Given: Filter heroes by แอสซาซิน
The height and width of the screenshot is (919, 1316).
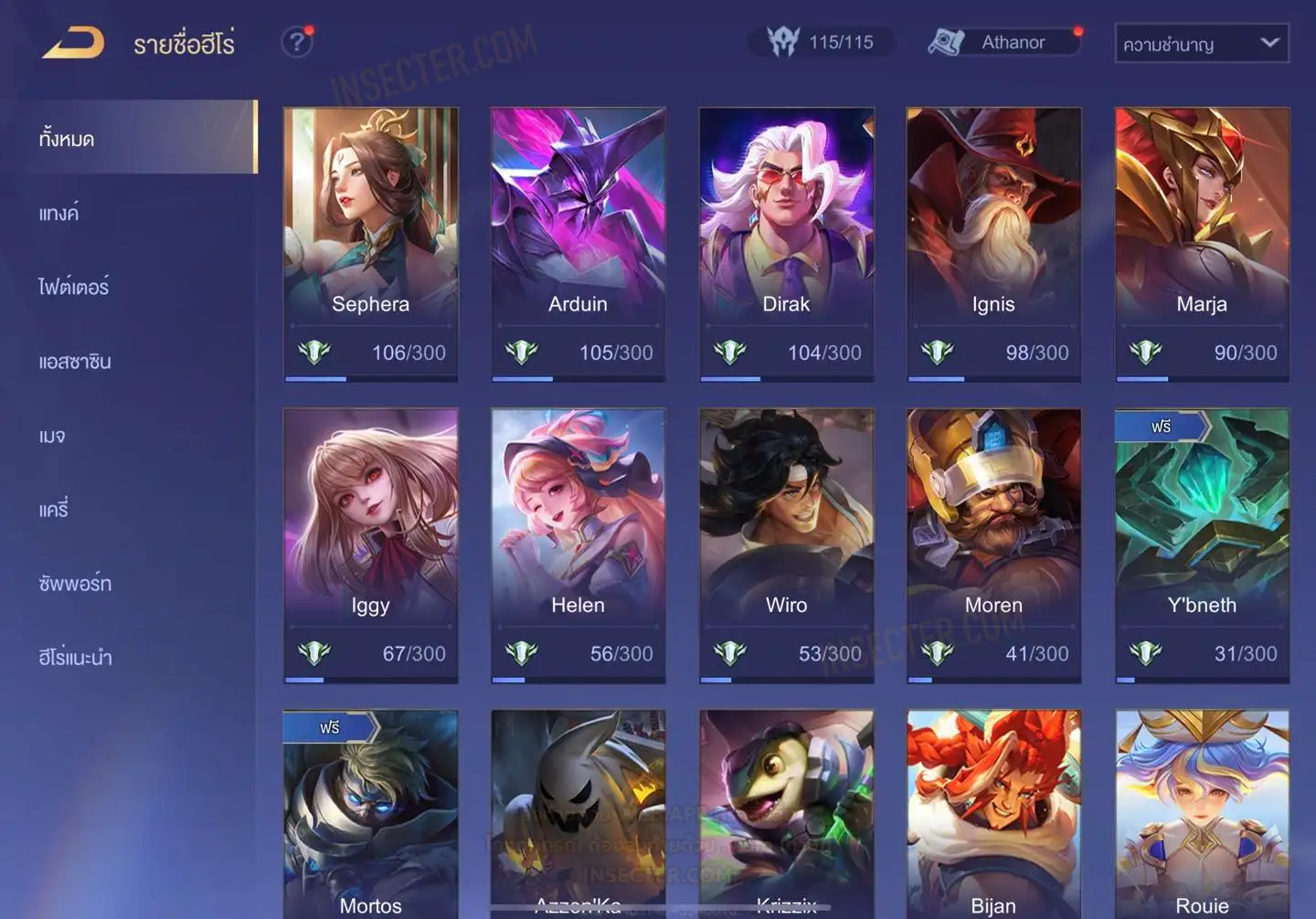Looking at the screenshot, I should (x=75, y=362).
